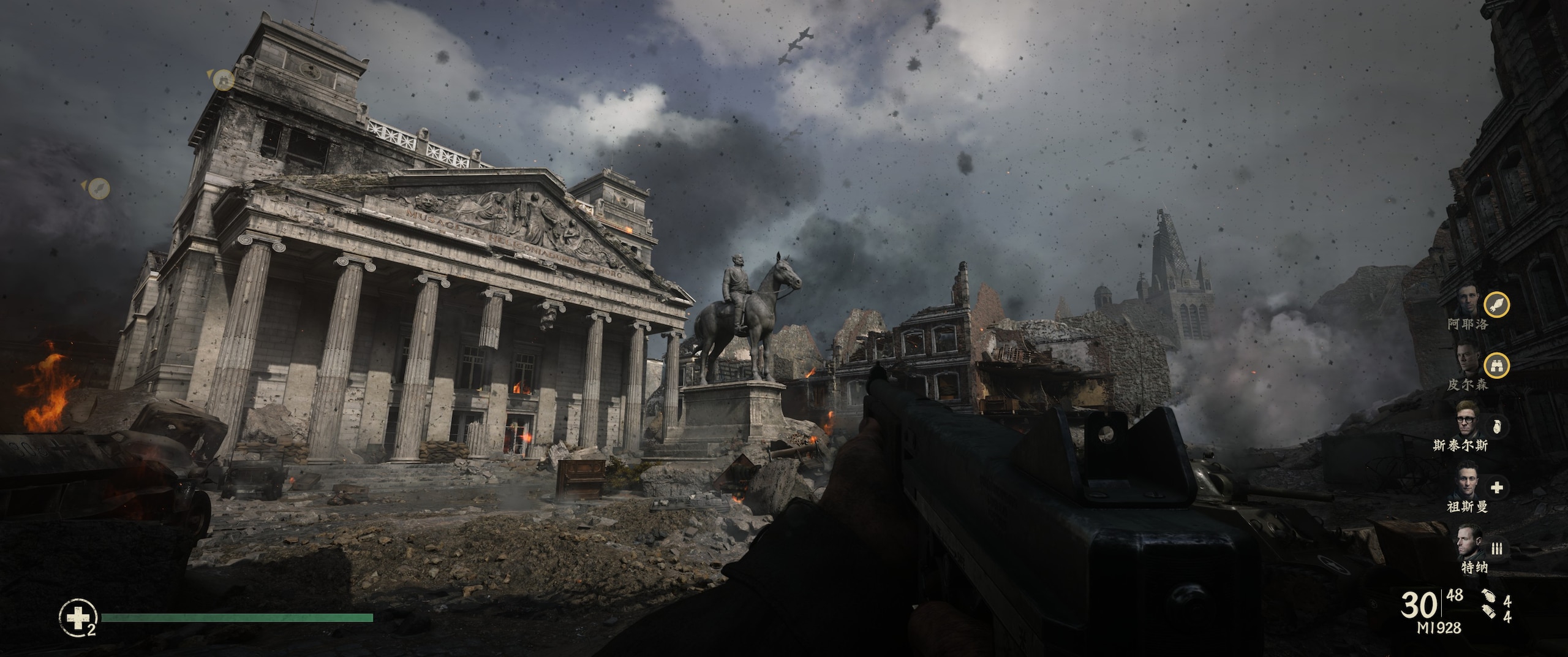Viewport: 1568px width, 657px height.
Task: Activate Pierson's binoculars spotting ability icon
Action: pyautogui.click(x=1496, y=366)
